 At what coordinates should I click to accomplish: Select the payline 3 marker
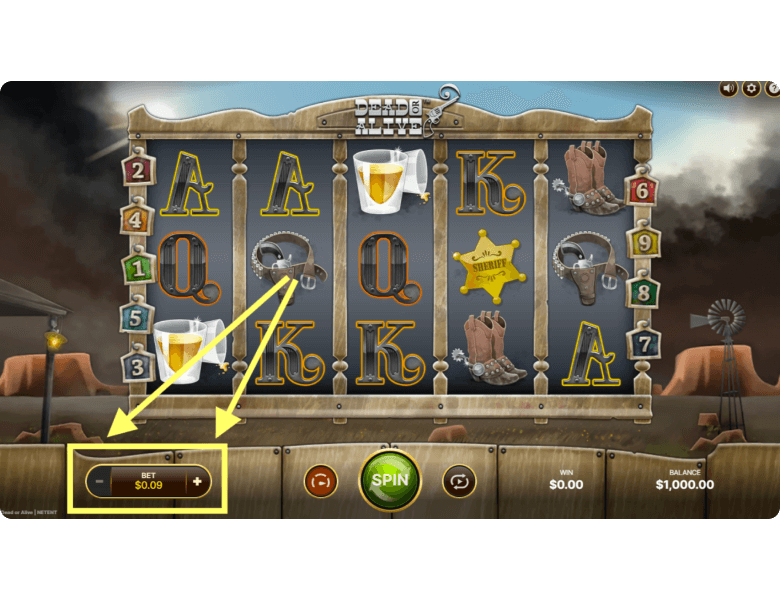137,366
